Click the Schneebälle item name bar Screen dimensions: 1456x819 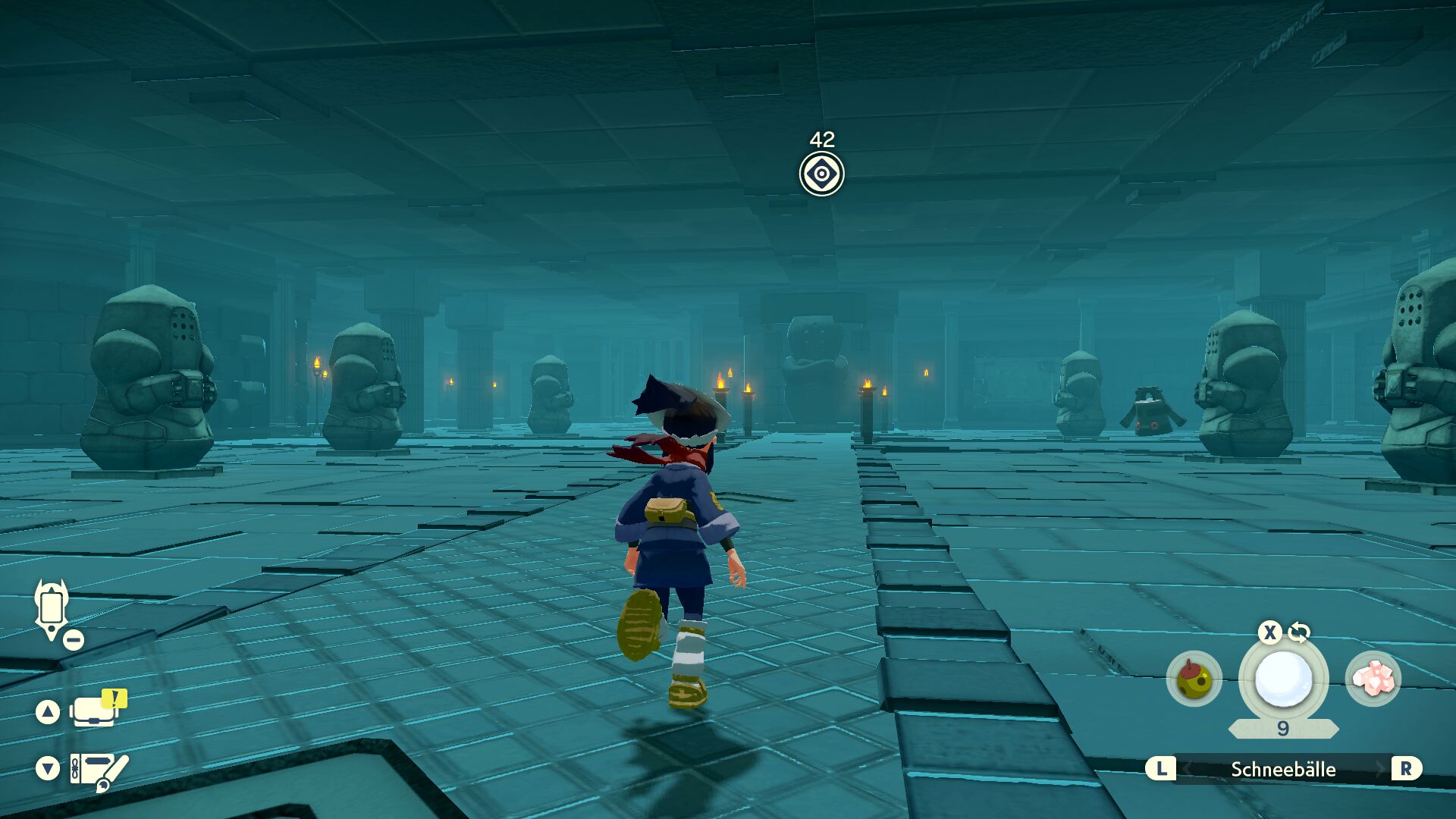point(1283,769)
